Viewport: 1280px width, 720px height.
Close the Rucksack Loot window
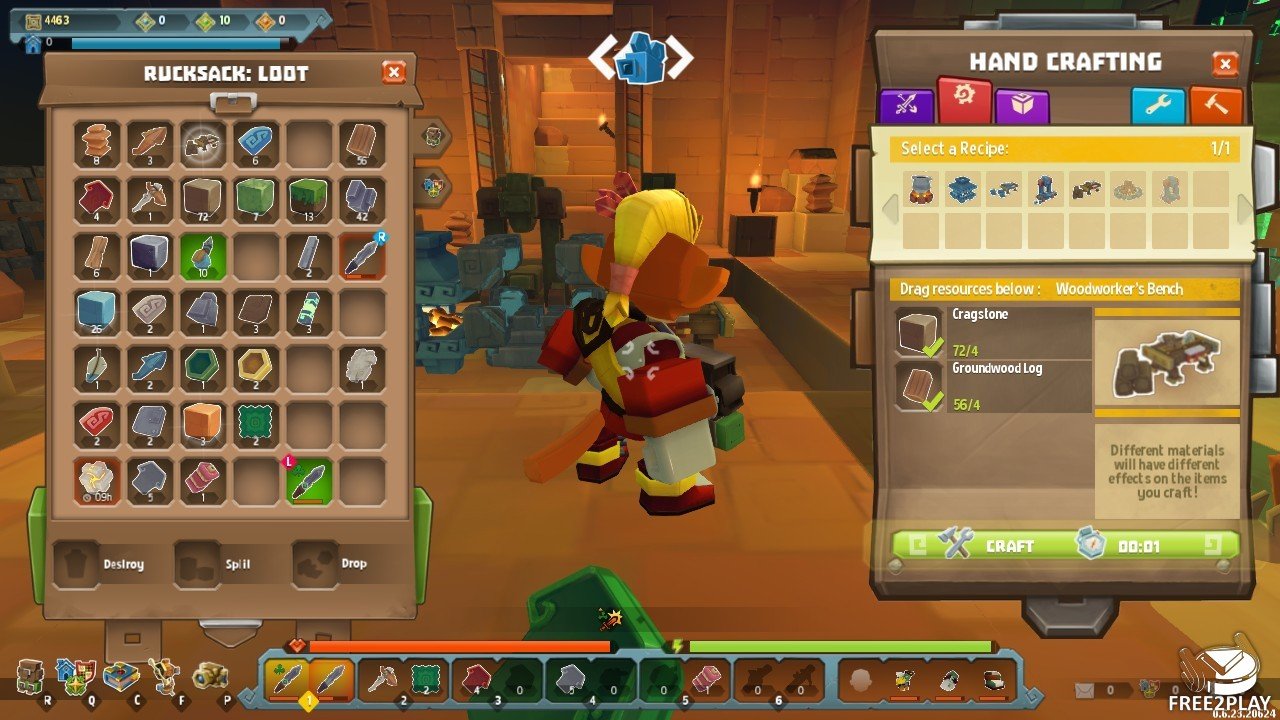pos(394,72)
